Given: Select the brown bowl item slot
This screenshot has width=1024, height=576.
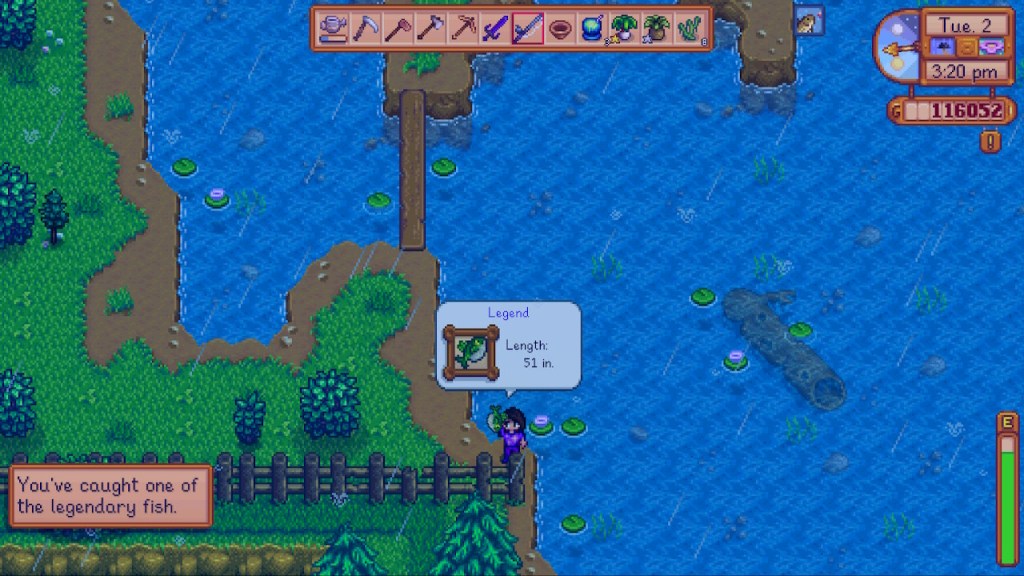Looking at the screenshot, I should tap(560, 29).
